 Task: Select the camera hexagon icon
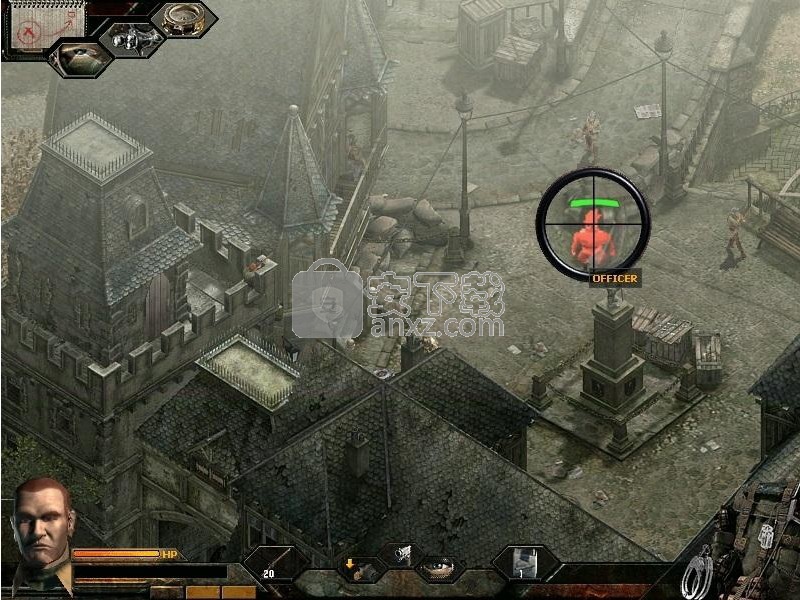pyautogui.click(x=133, y=38)
